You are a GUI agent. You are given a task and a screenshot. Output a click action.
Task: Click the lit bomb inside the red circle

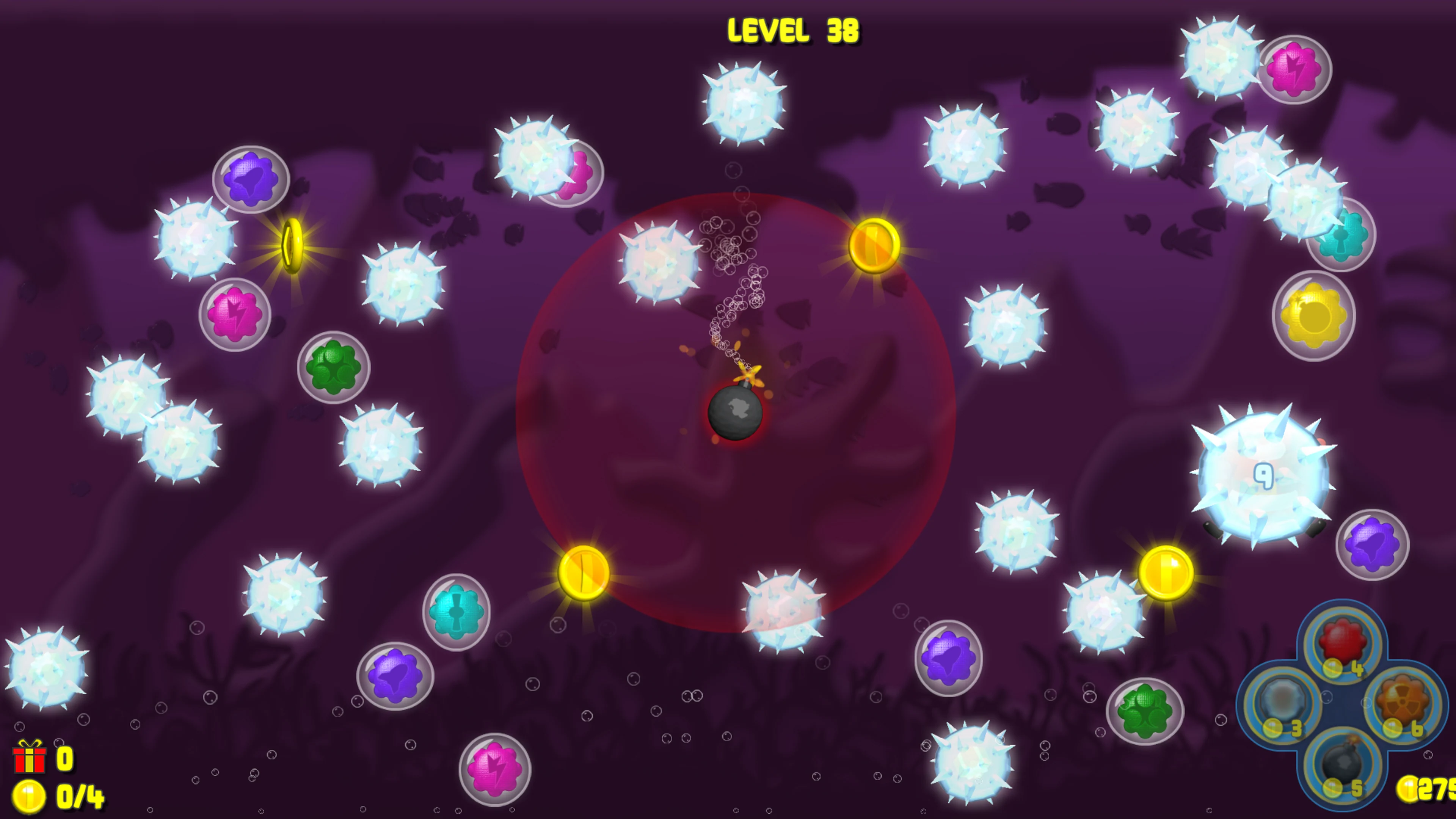[735, 413]
